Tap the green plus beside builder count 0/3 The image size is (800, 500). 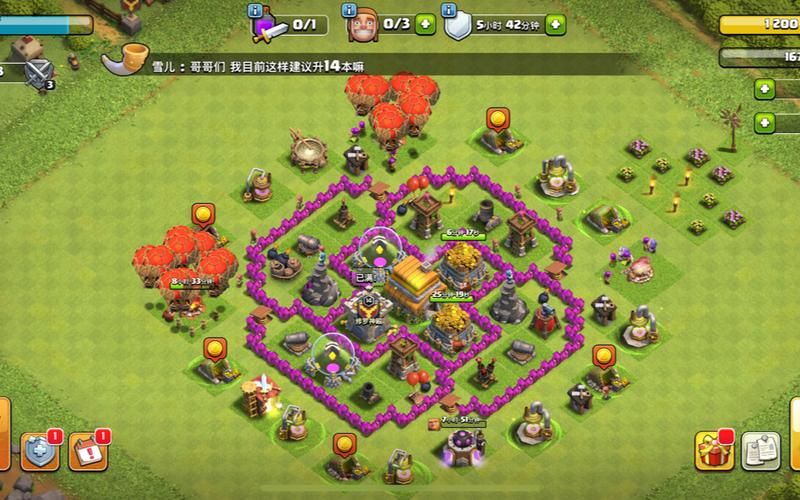tap(425, 22)
